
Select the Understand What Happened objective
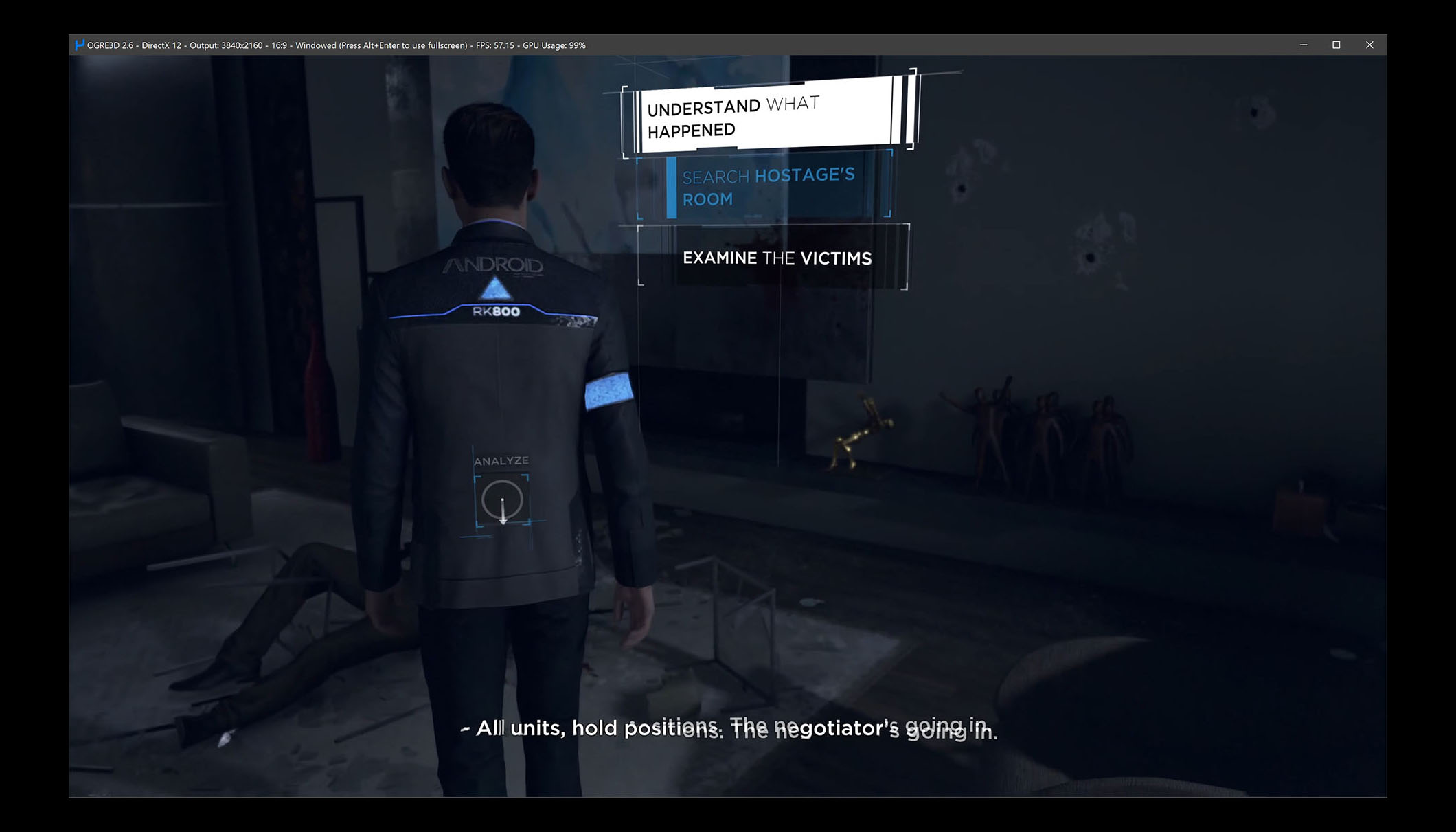[768, 116]
